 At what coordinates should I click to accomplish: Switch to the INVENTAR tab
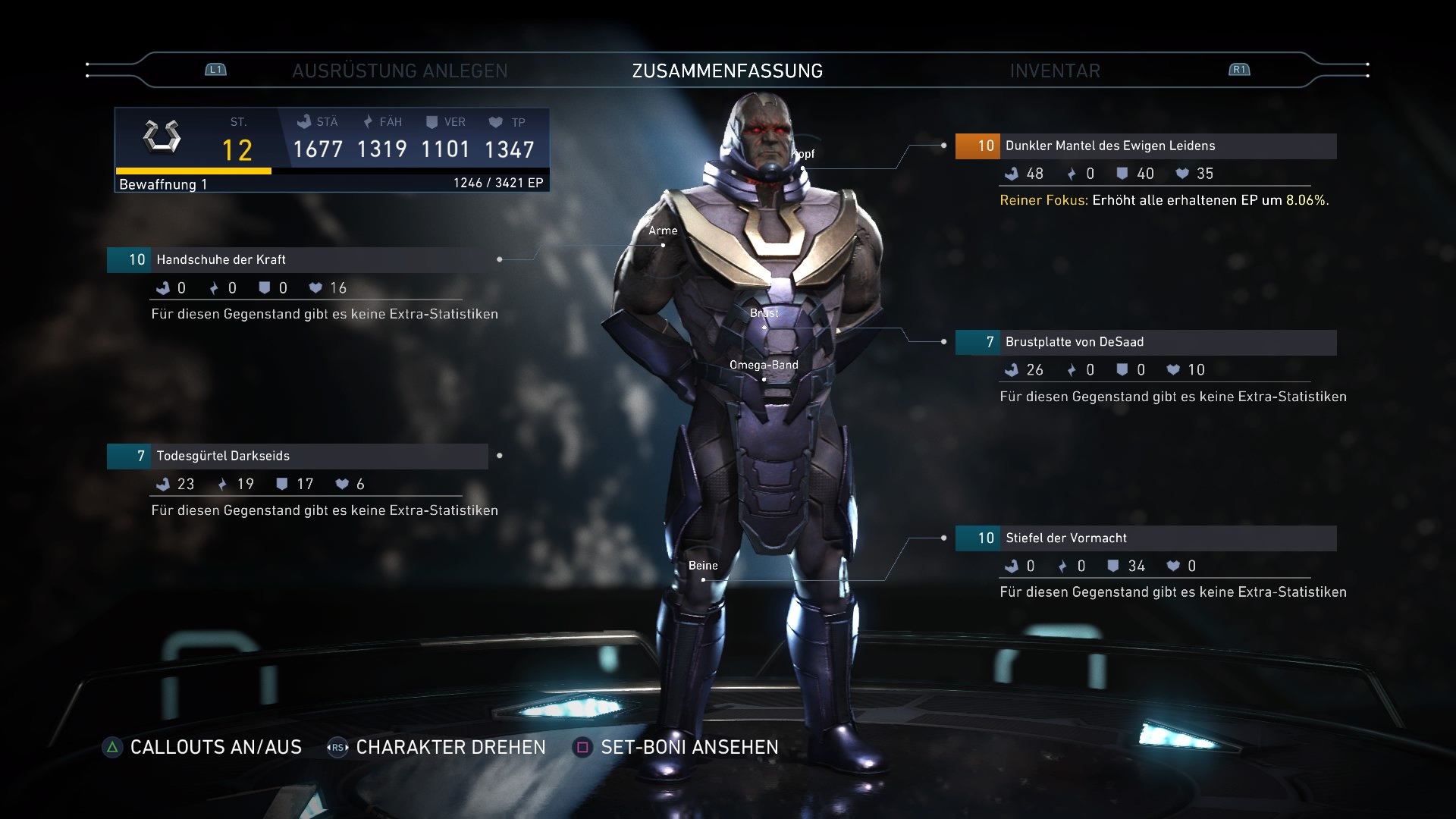click(1054, 71)
